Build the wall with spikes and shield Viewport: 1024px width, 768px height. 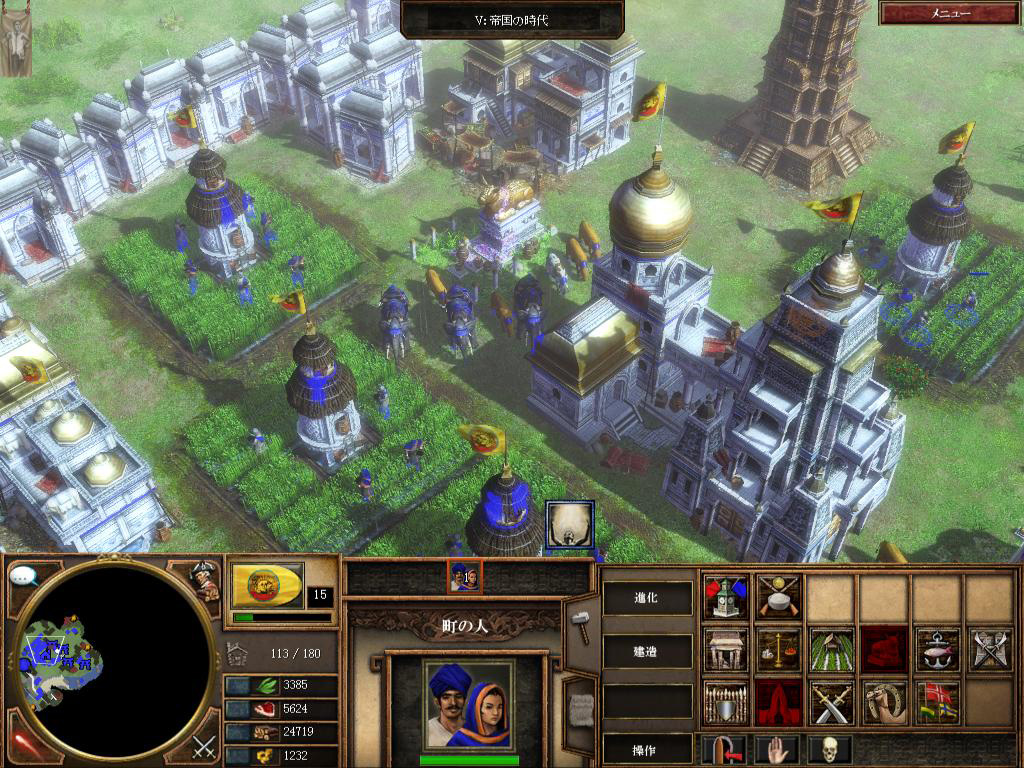725,702
